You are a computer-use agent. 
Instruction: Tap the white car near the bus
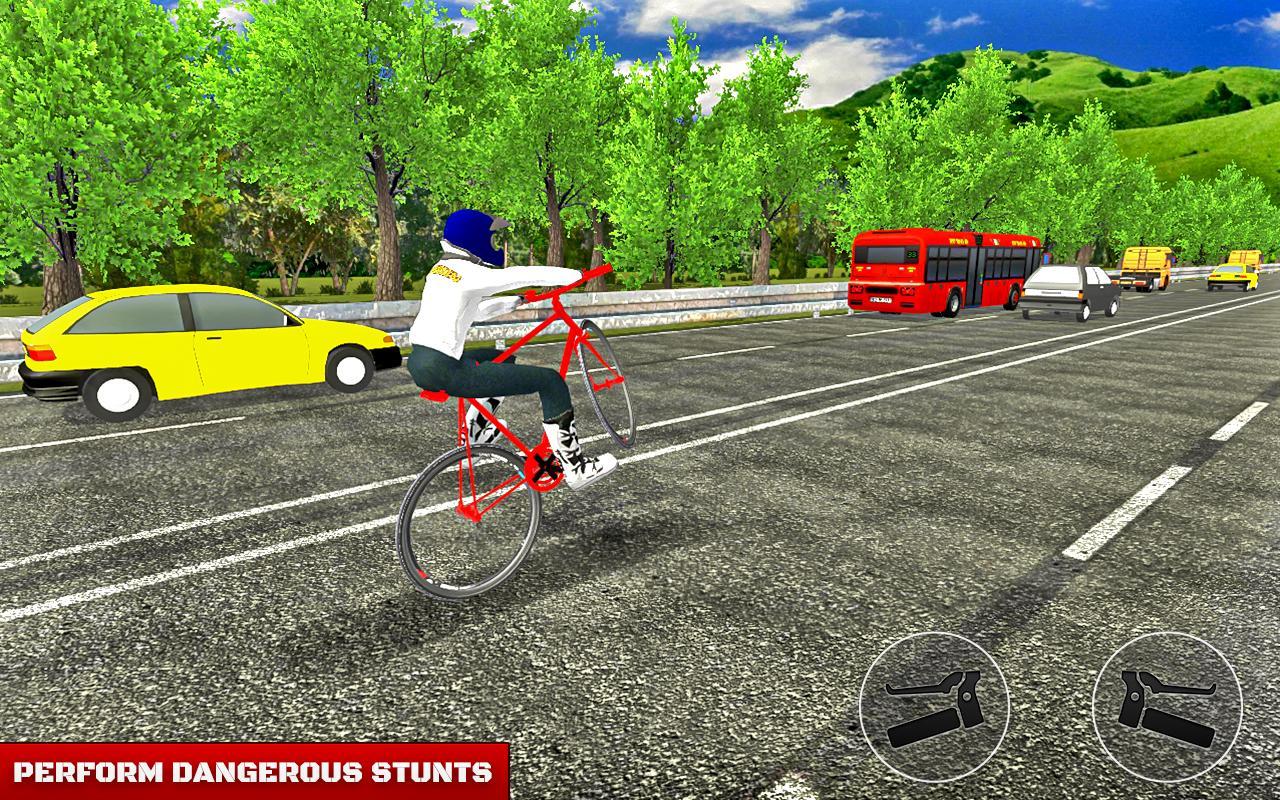click(1070, 290)
